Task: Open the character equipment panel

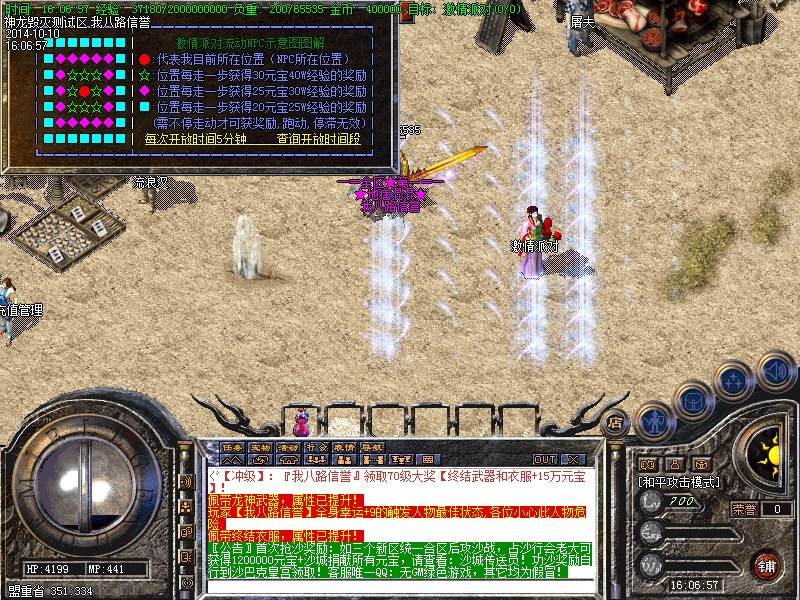Action: [x=655, y=421]
